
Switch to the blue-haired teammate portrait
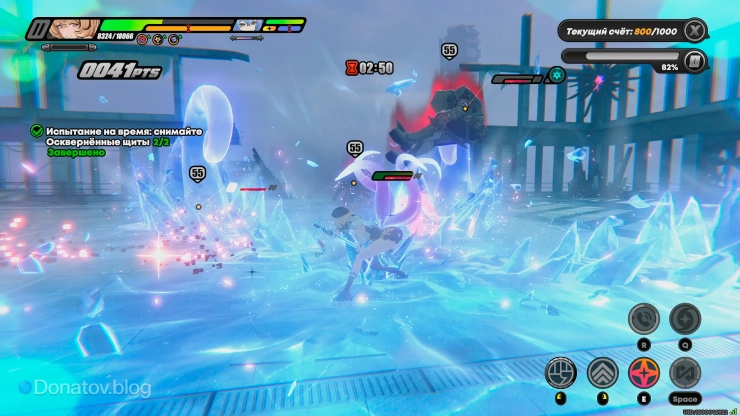pos(247,25)
